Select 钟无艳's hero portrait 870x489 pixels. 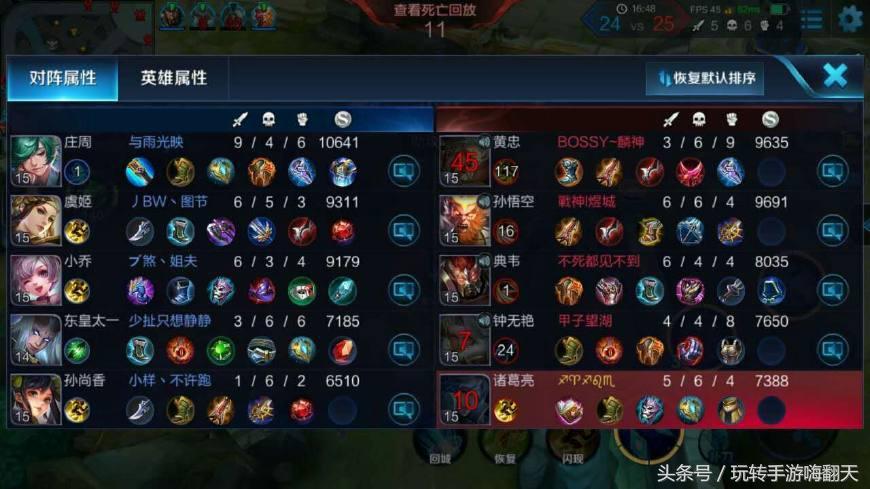click(465, 339)
